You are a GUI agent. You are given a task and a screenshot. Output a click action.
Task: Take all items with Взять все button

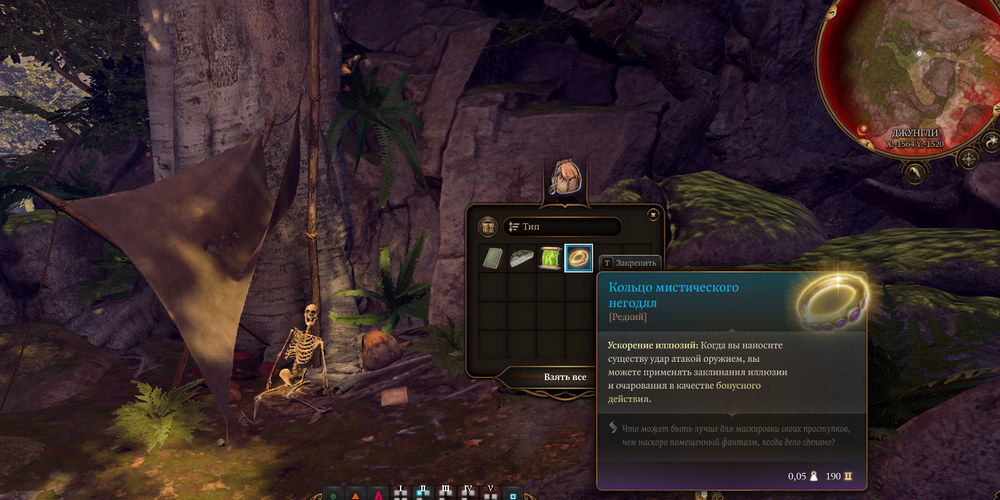(x=565, y=376)
